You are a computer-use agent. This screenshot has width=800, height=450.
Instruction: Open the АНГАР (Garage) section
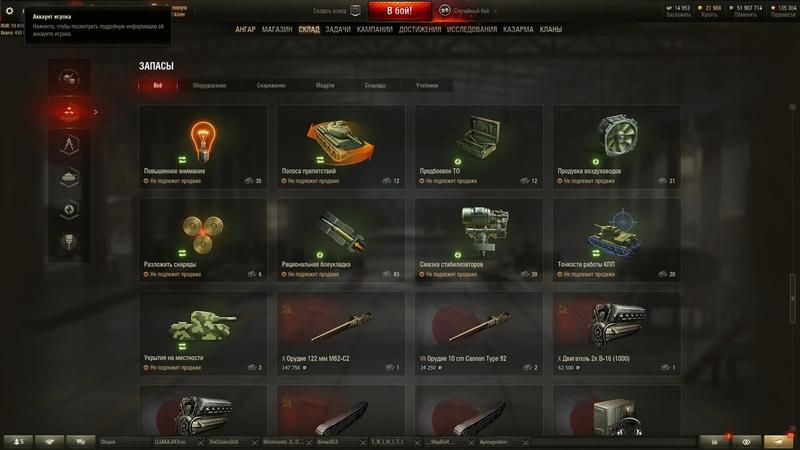(x=245, y=30)
